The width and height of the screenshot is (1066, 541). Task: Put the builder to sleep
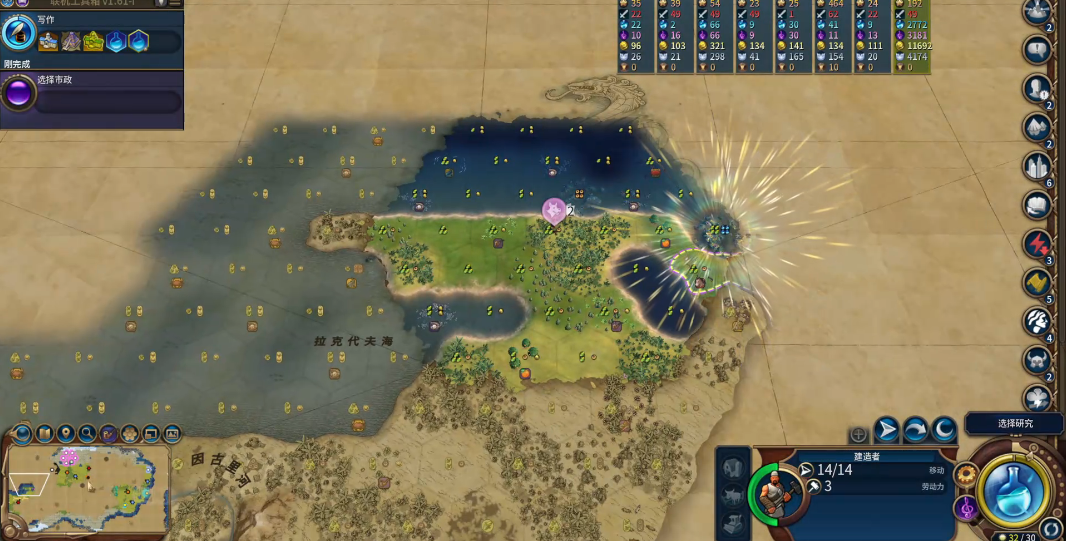coord(944,430)
